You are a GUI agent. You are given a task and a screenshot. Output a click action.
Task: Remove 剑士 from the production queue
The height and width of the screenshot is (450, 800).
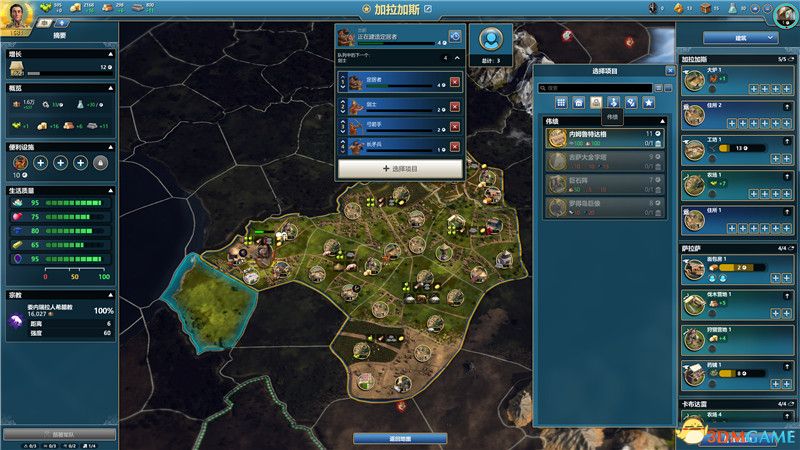pyautogui.click(x=456, y=107)
